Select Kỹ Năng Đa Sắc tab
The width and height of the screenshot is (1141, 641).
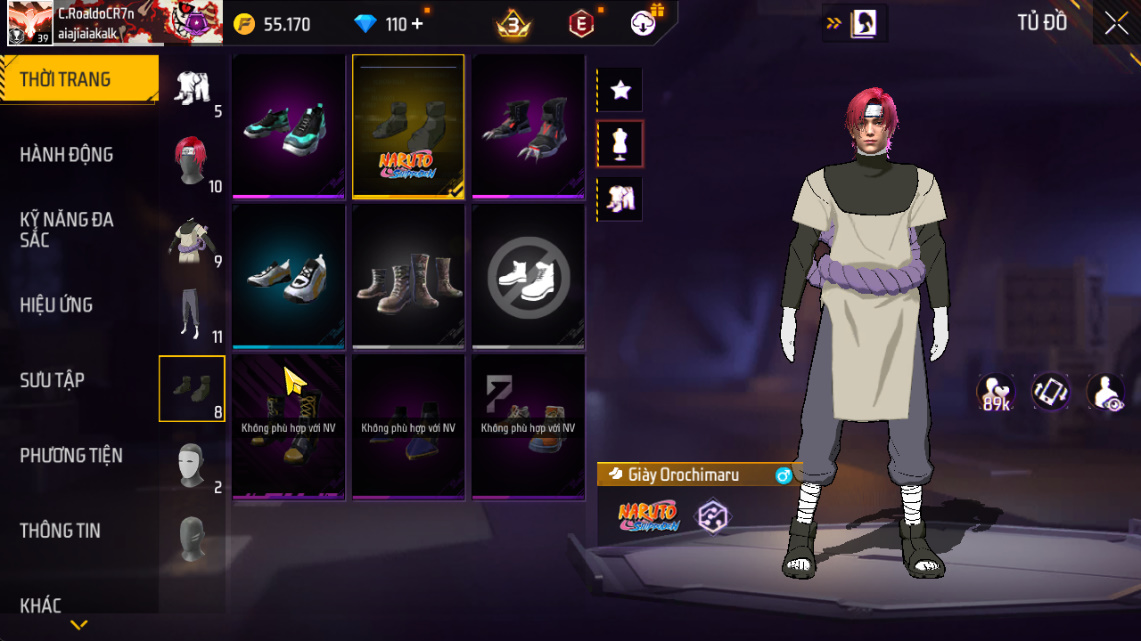67,230
